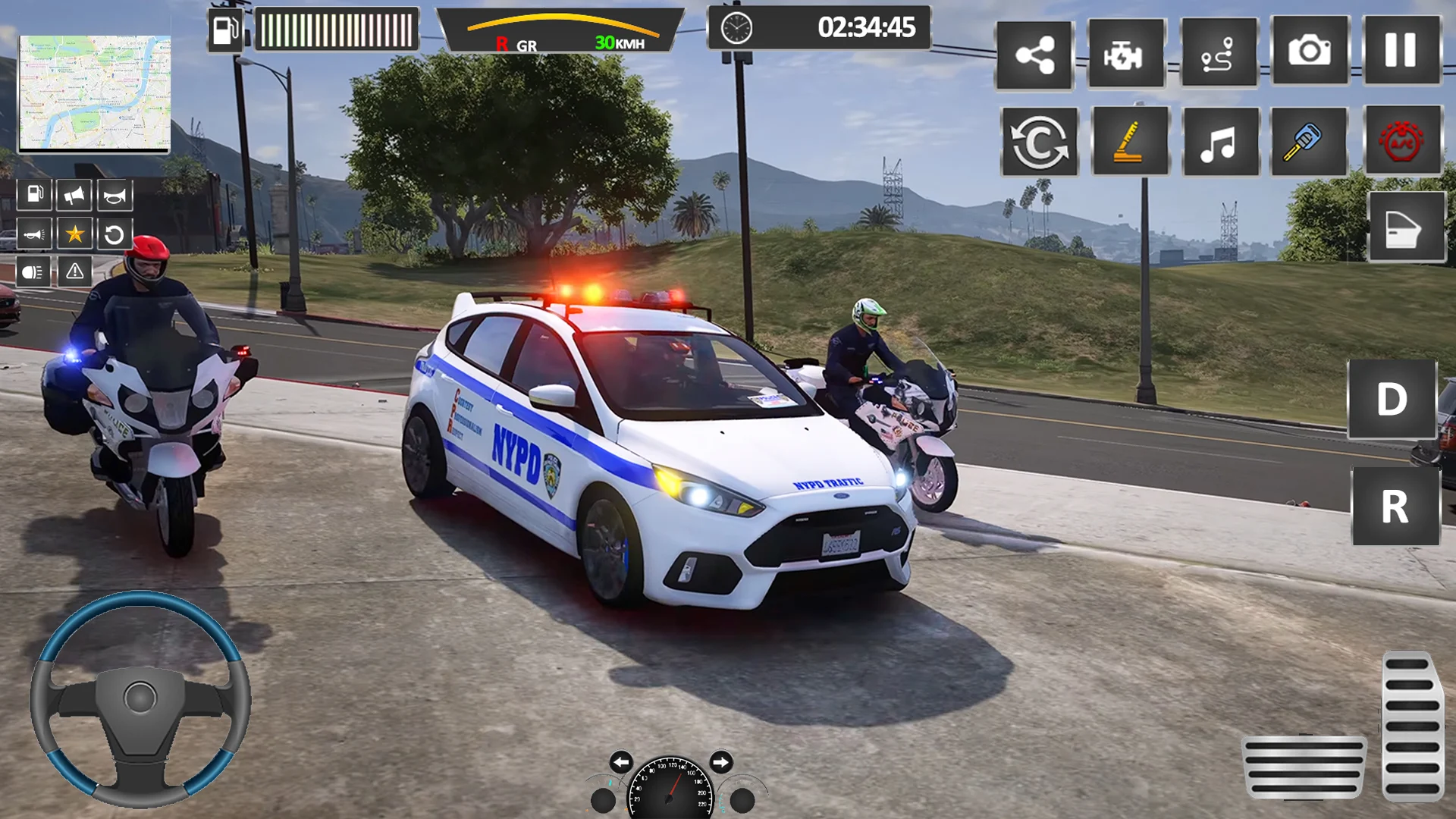Viewport: 1456px width, 819px height.
Task: Toggle the headlights button
Action: pyautogui.click(x=33, y=272)
